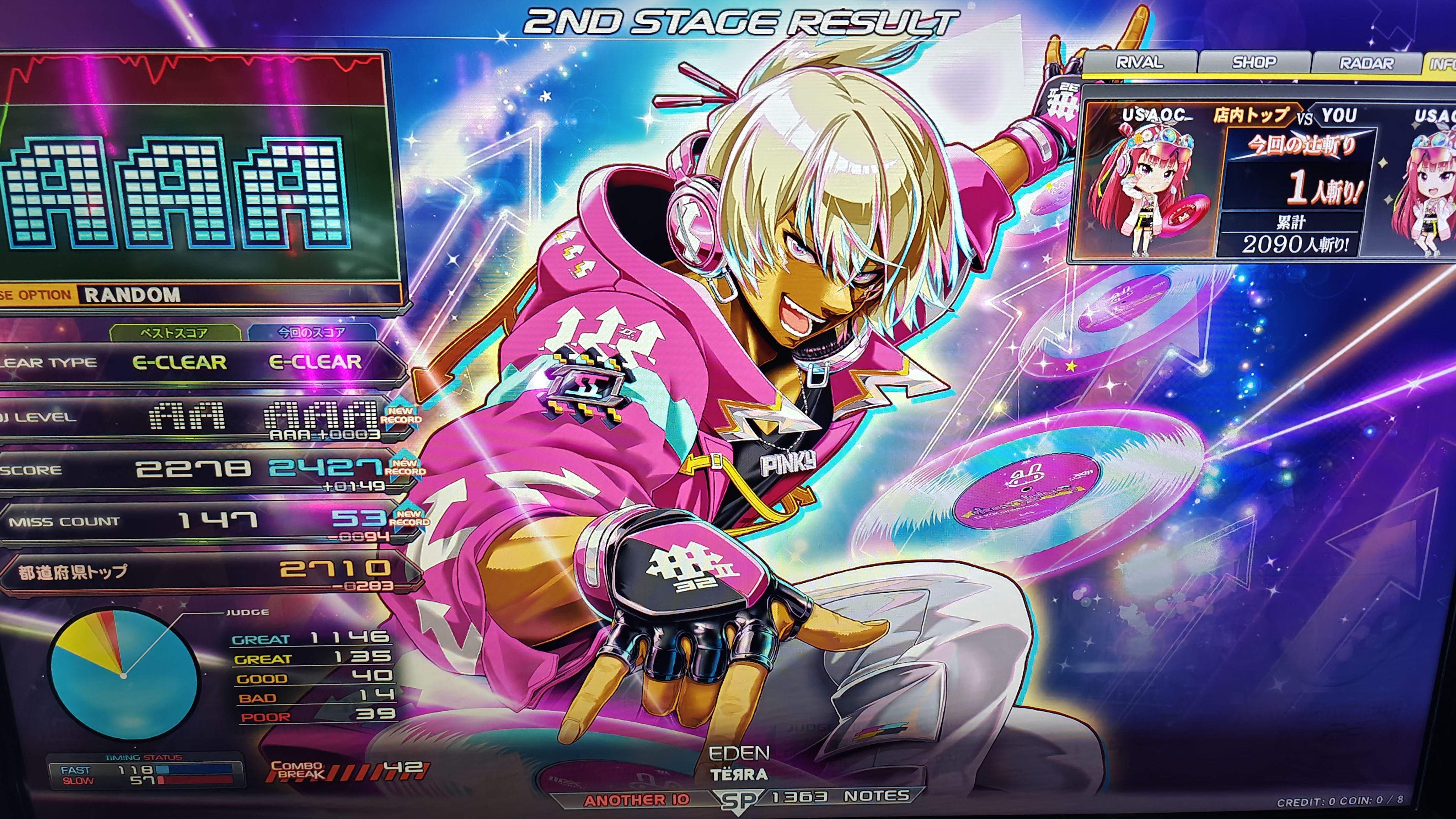Show the RADAR tab

(1366, 63)
